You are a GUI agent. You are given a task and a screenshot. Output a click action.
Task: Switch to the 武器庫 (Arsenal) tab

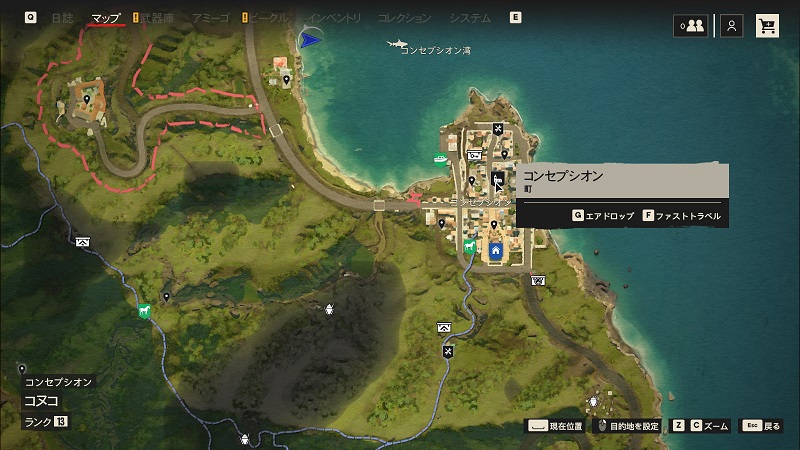[x=159, y=18]
